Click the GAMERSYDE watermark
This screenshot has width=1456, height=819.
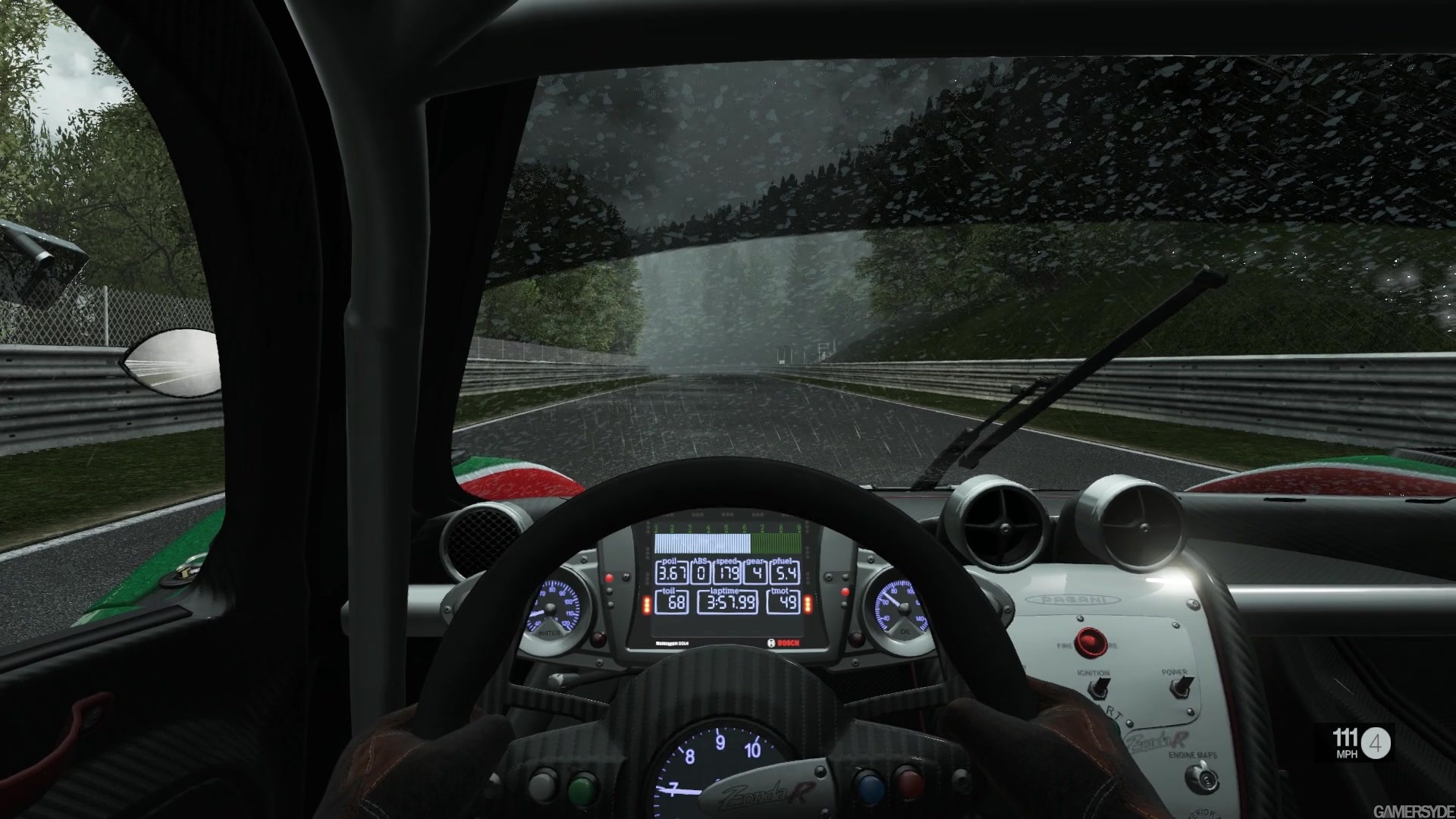click(x=1417, y=810)
